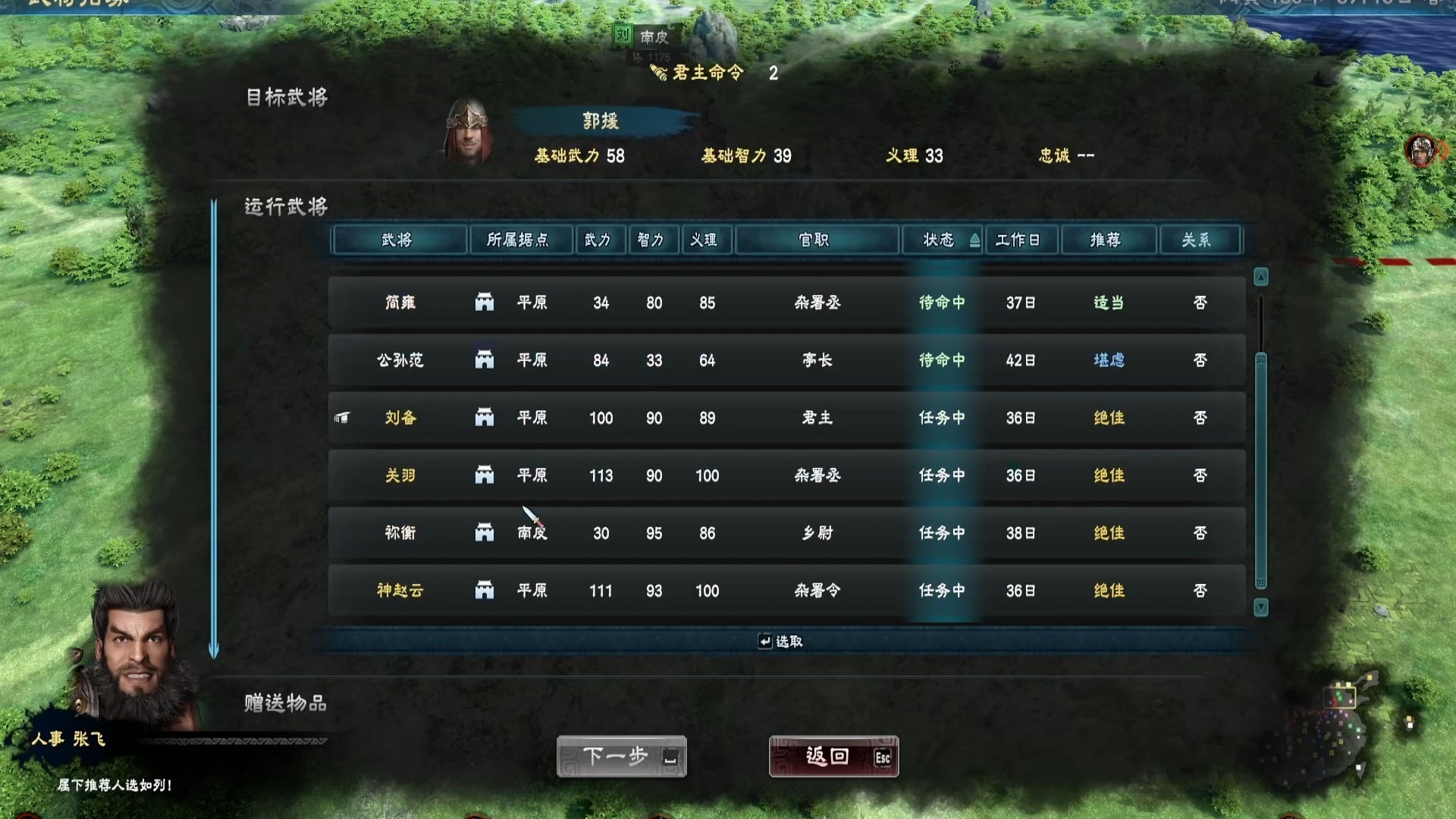The height and width of the screenshot is (819, 1456).
Task: Click the red general portrait on right edge
Action: (x=1420, y=150)
